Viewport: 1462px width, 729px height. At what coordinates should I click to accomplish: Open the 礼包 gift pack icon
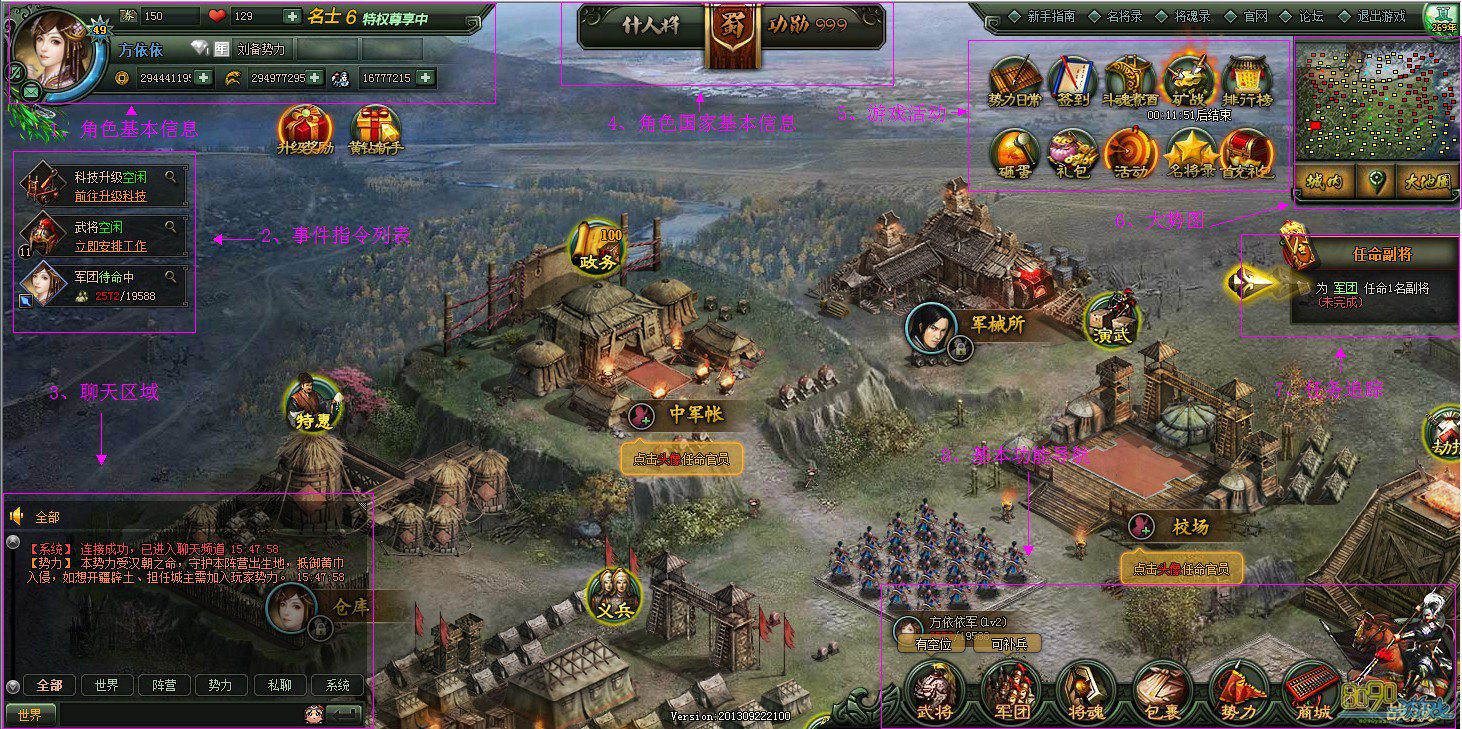coord(1073,154)
